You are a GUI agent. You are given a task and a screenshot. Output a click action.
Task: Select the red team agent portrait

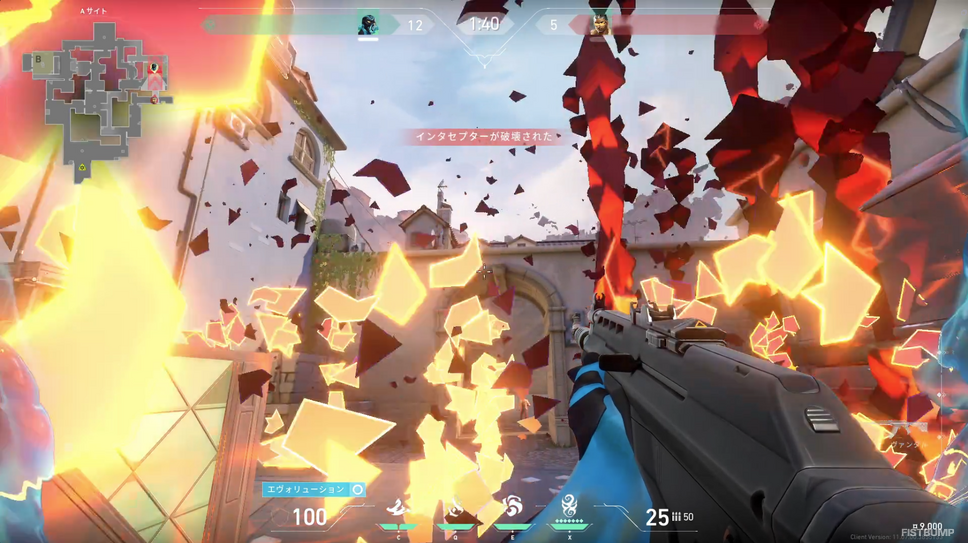pos(598,26)
